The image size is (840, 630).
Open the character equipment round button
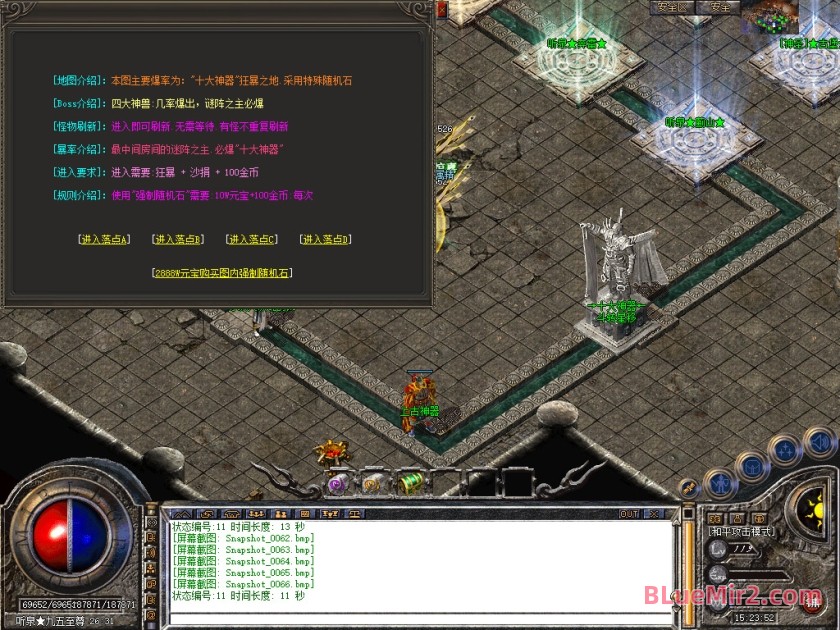(x=720, y=485)
